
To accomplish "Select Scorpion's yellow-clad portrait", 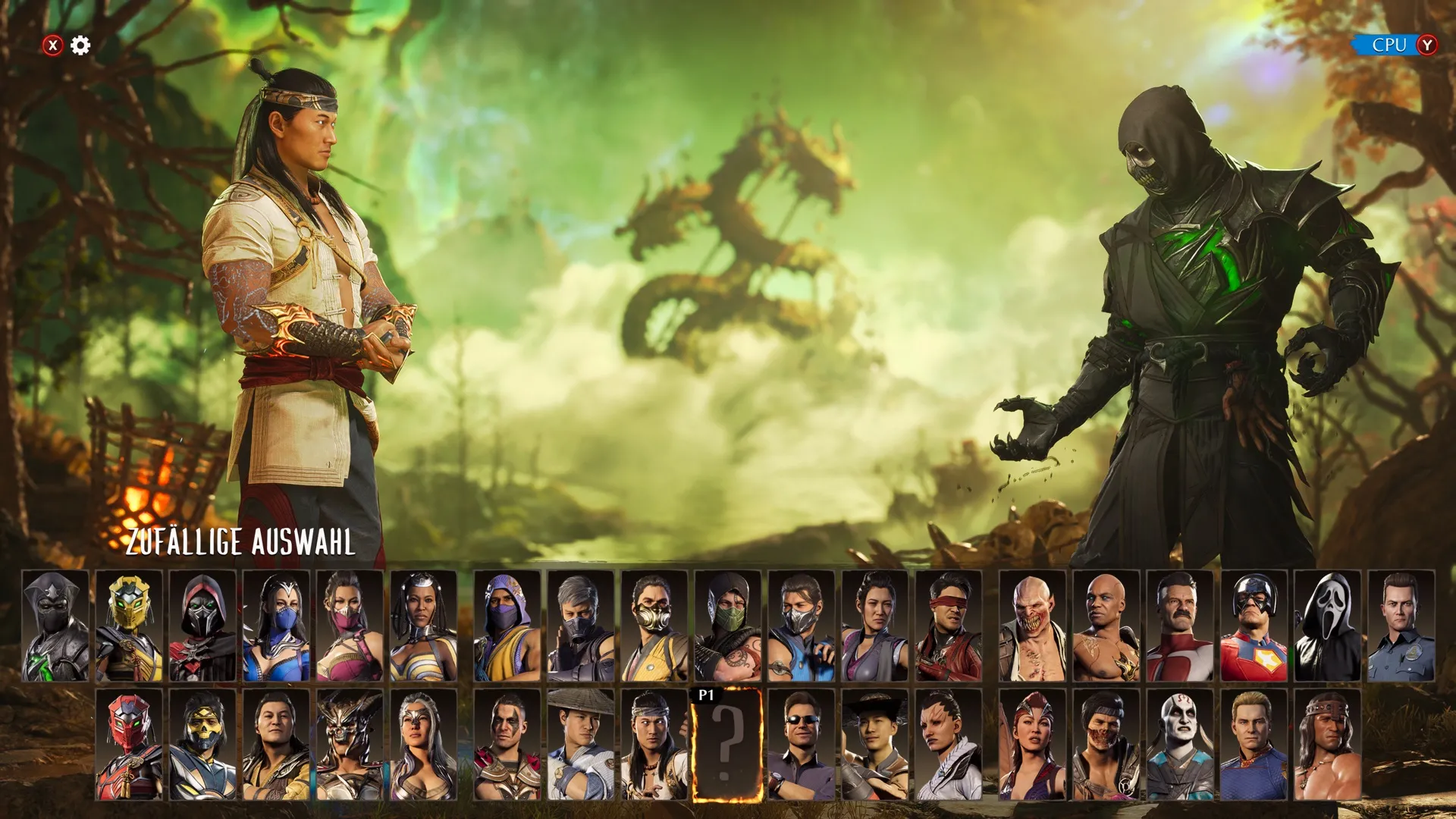I will [654, 626].
